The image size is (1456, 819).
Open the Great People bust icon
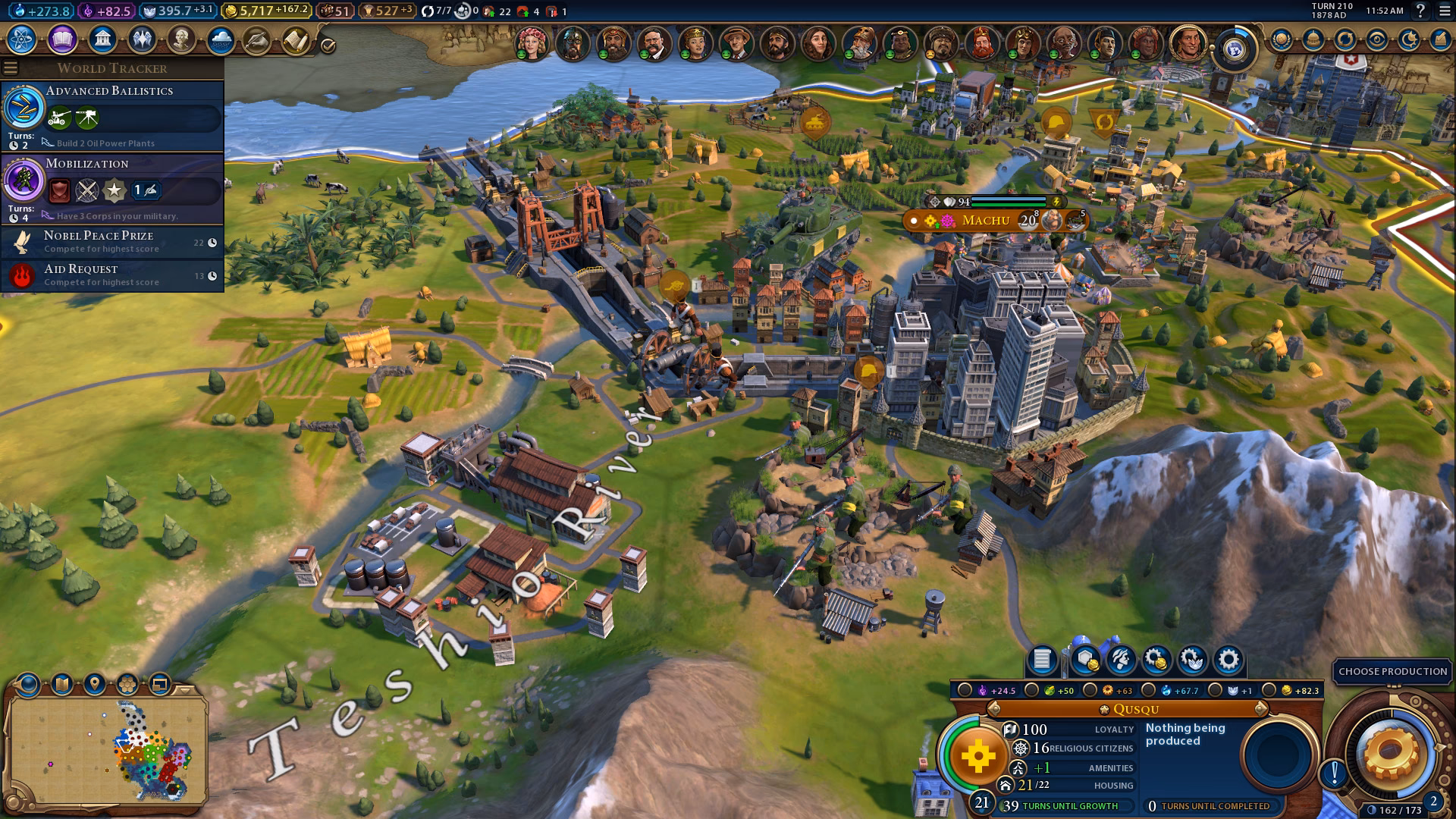181,39
